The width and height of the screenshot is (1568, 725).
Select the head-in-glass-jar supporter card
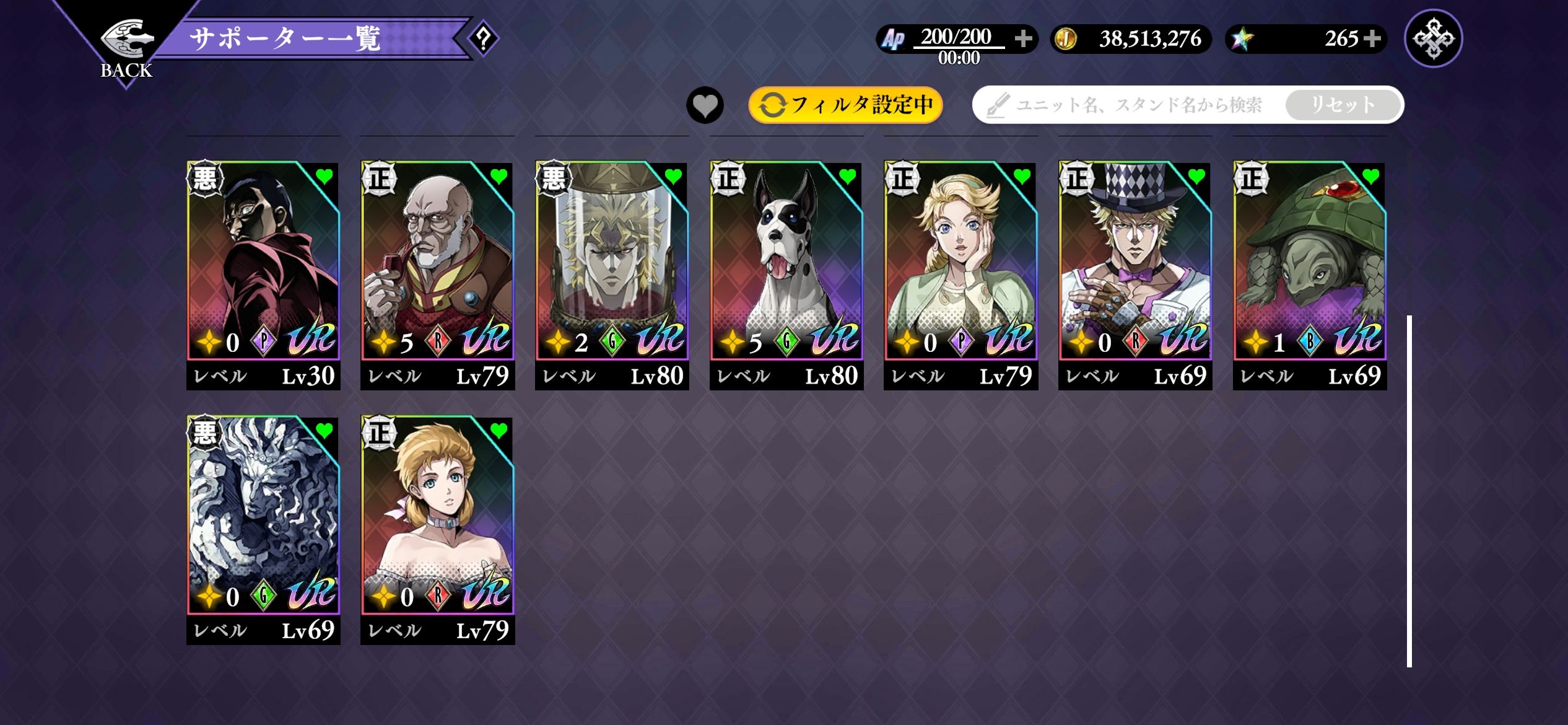coord(612,275)
